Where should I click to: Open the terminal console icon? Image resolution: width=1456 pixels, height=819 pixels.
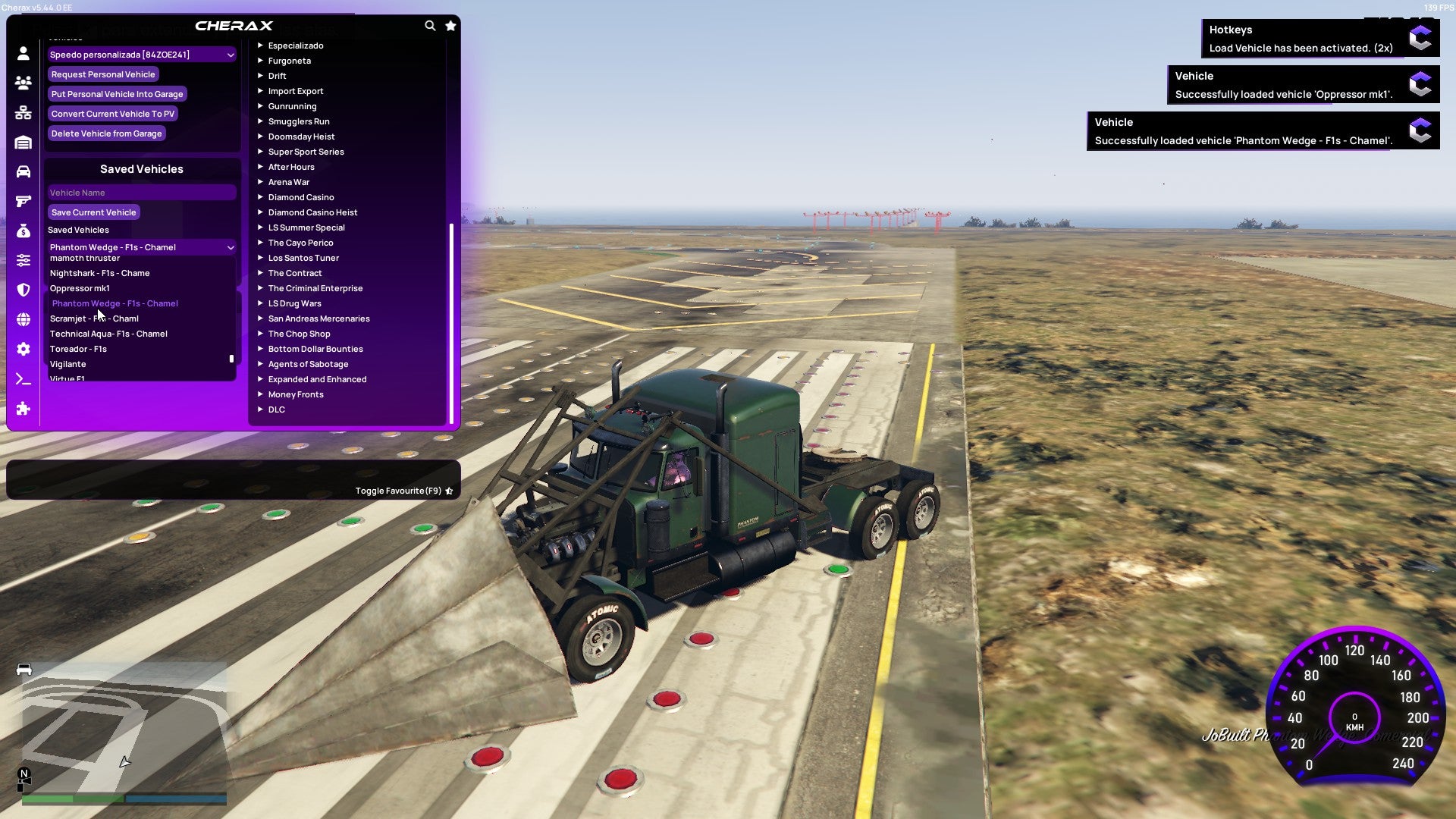coord(24,378)
